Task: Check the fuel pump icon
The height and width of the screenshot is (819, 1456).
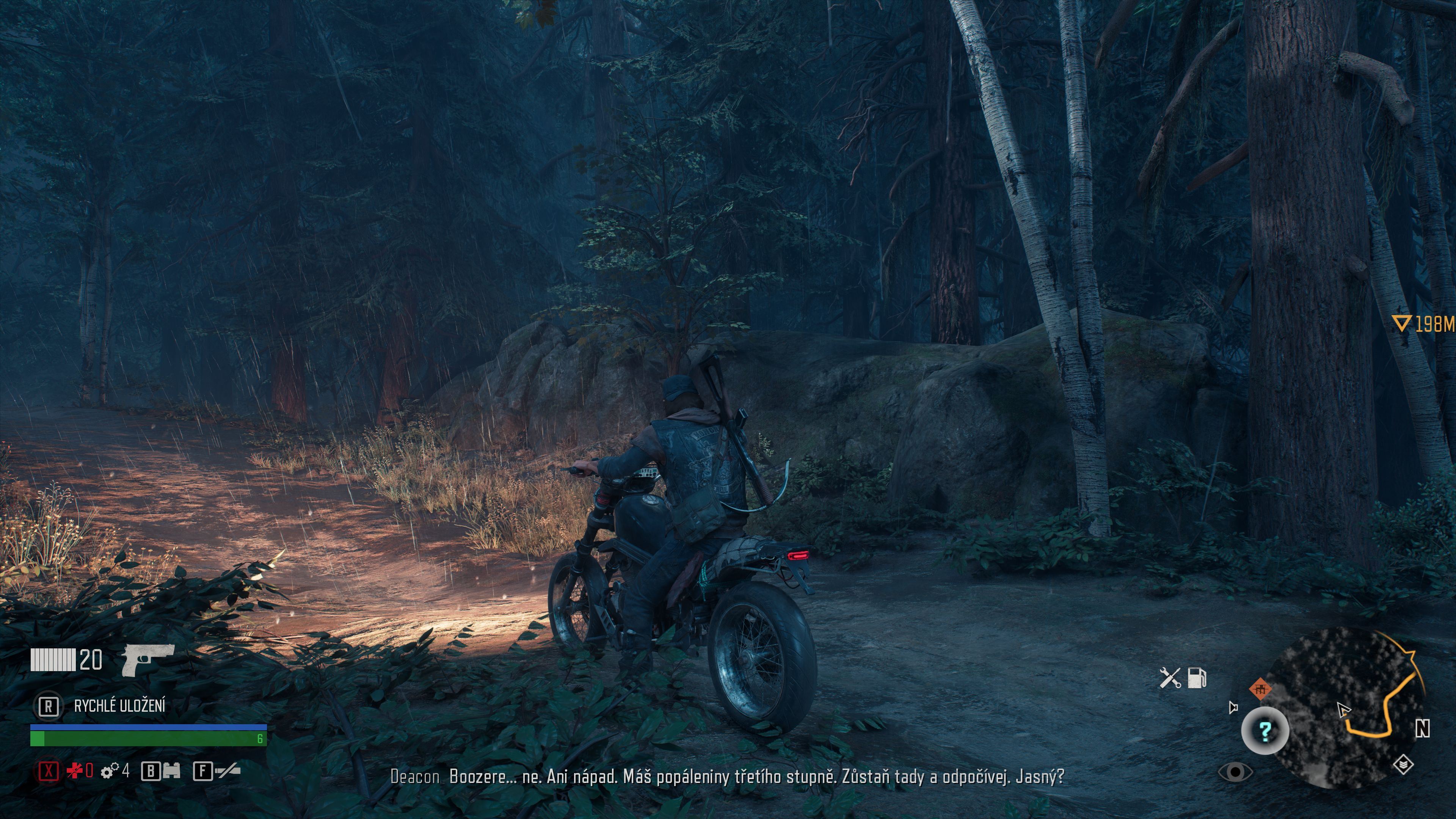Action: pos(1197,678)
